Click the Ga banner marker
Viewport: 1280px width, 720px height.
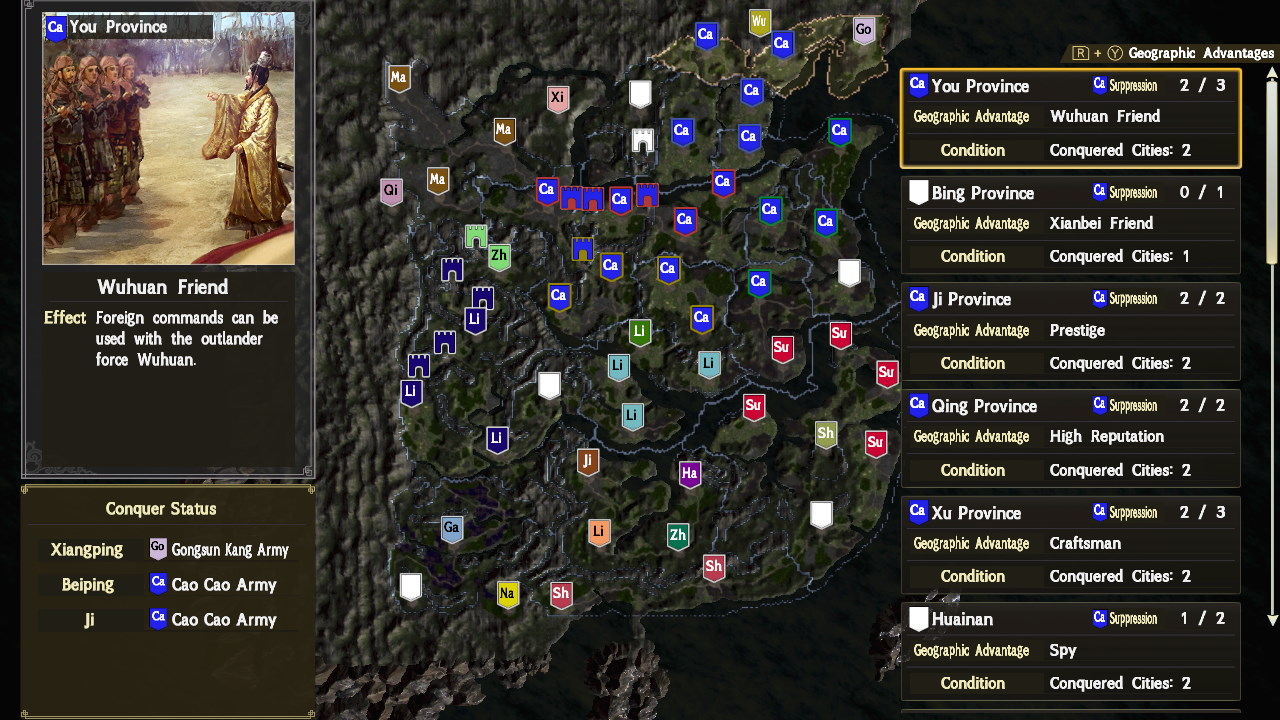tap(451, 528)
